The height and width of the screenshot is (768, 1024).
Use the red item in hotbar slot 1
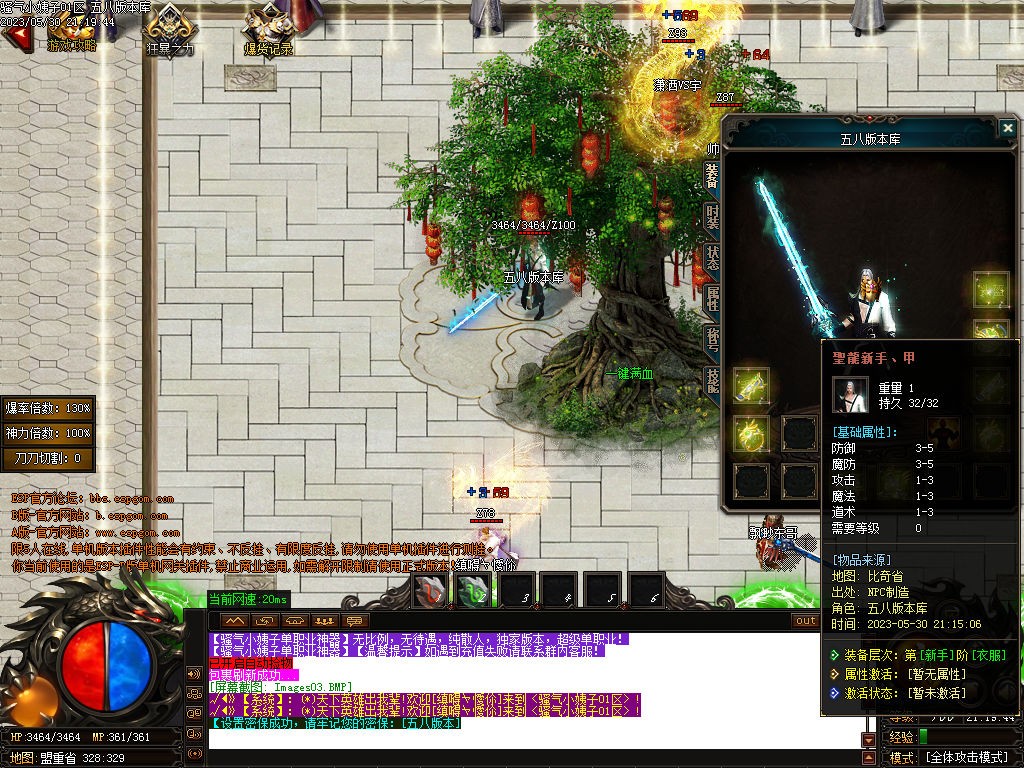pos(431,591)
